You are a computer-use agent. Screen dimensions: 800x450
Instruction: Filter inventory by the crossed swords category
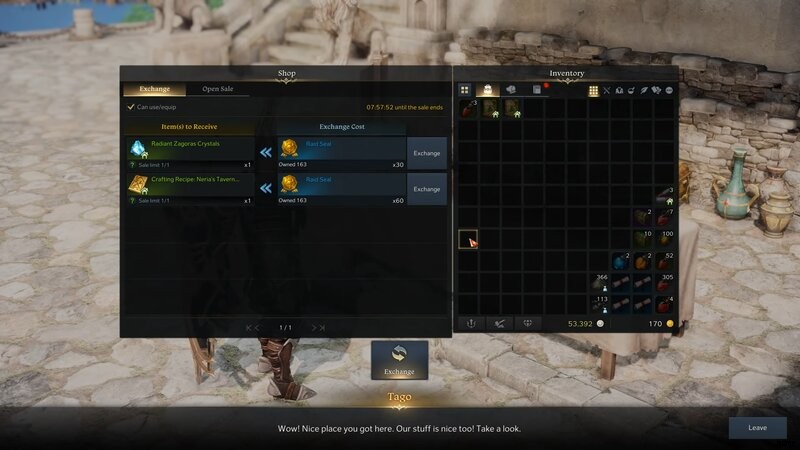[x=607, y=90]
